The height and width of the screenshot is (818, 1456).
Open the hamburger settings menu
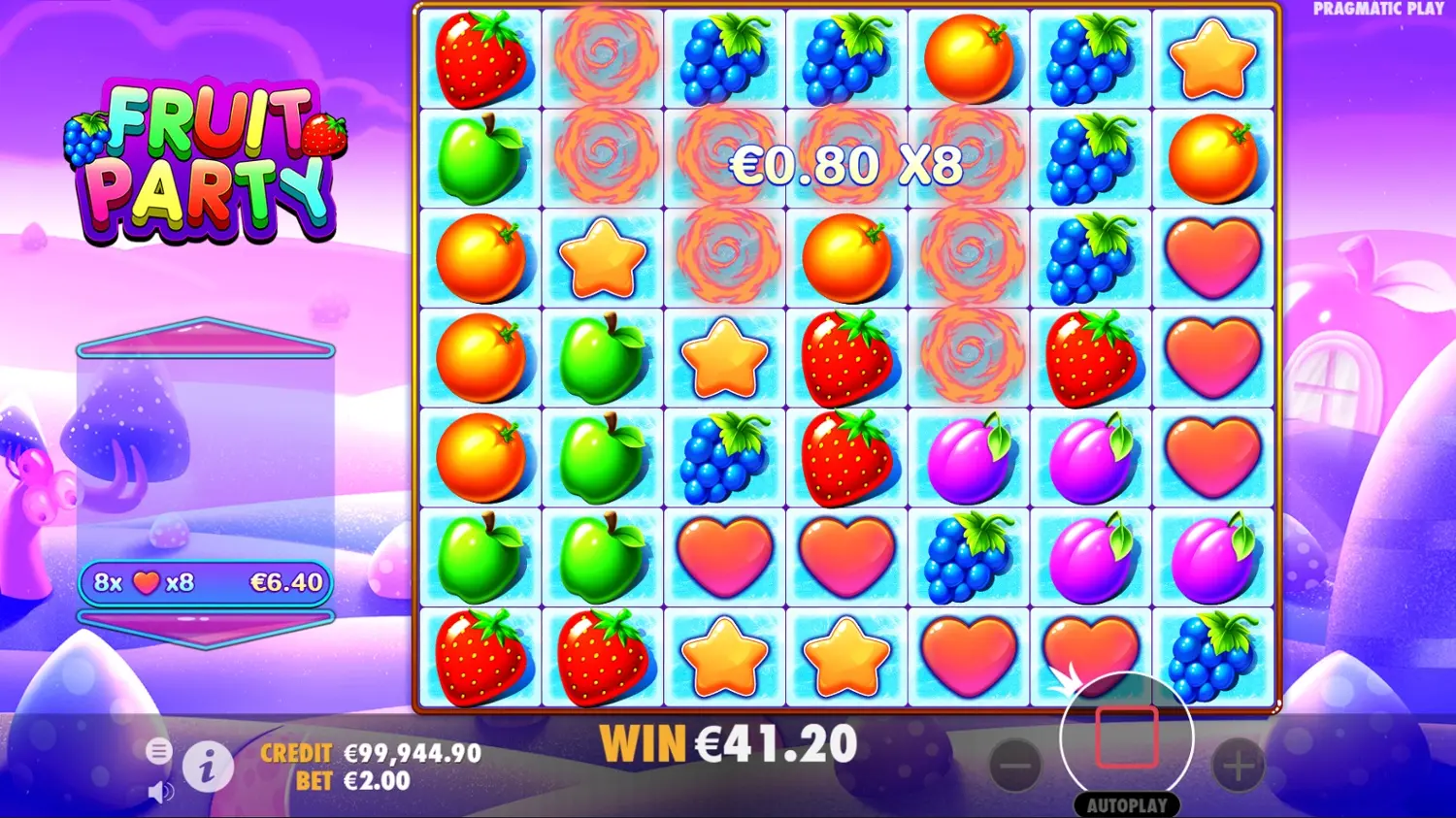point(158,751)
